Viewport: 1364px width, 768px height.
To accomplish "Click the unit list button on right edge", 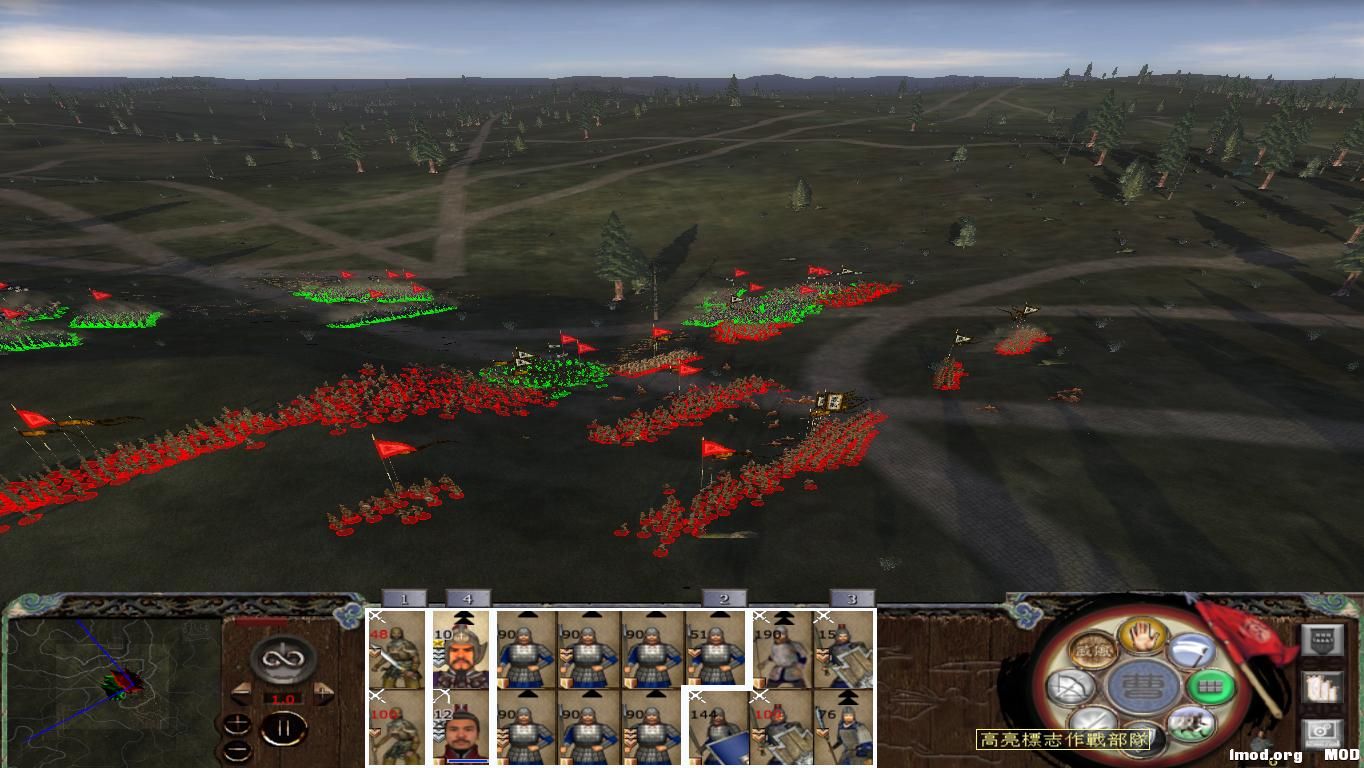I will [x=1325, y=638].
